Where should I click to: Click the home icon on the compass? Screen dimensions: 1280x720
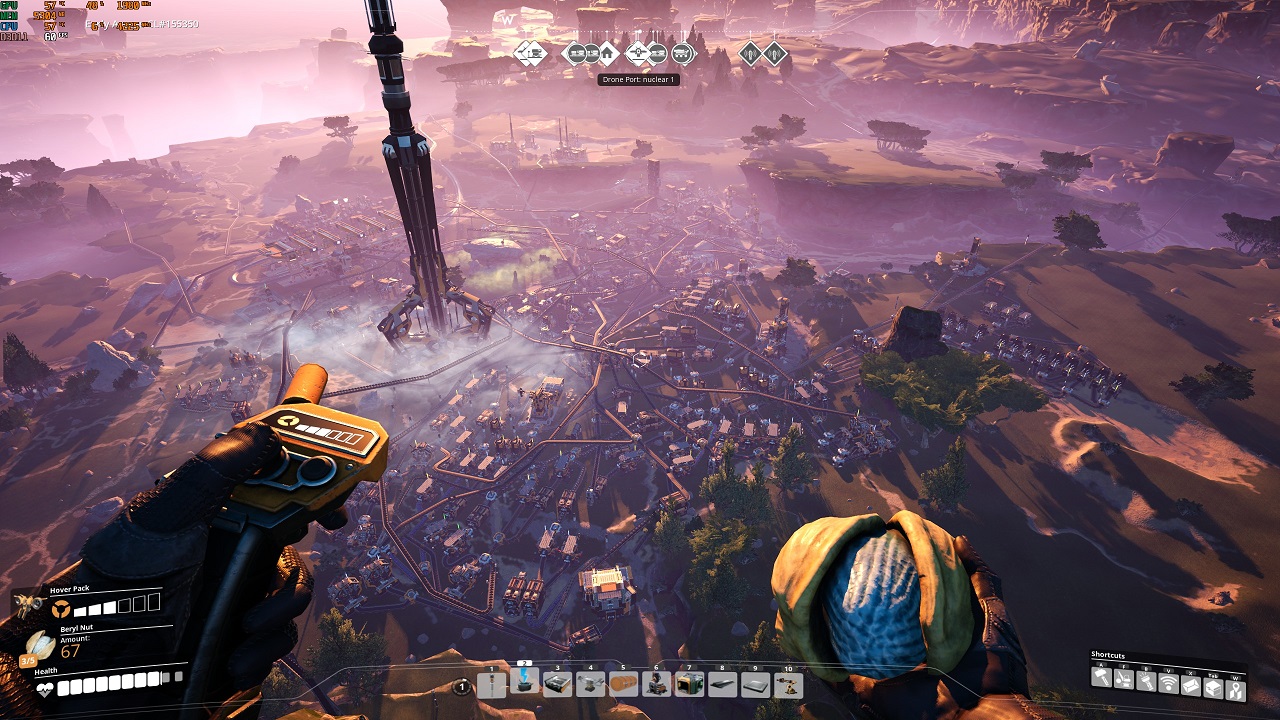point(607,53)
